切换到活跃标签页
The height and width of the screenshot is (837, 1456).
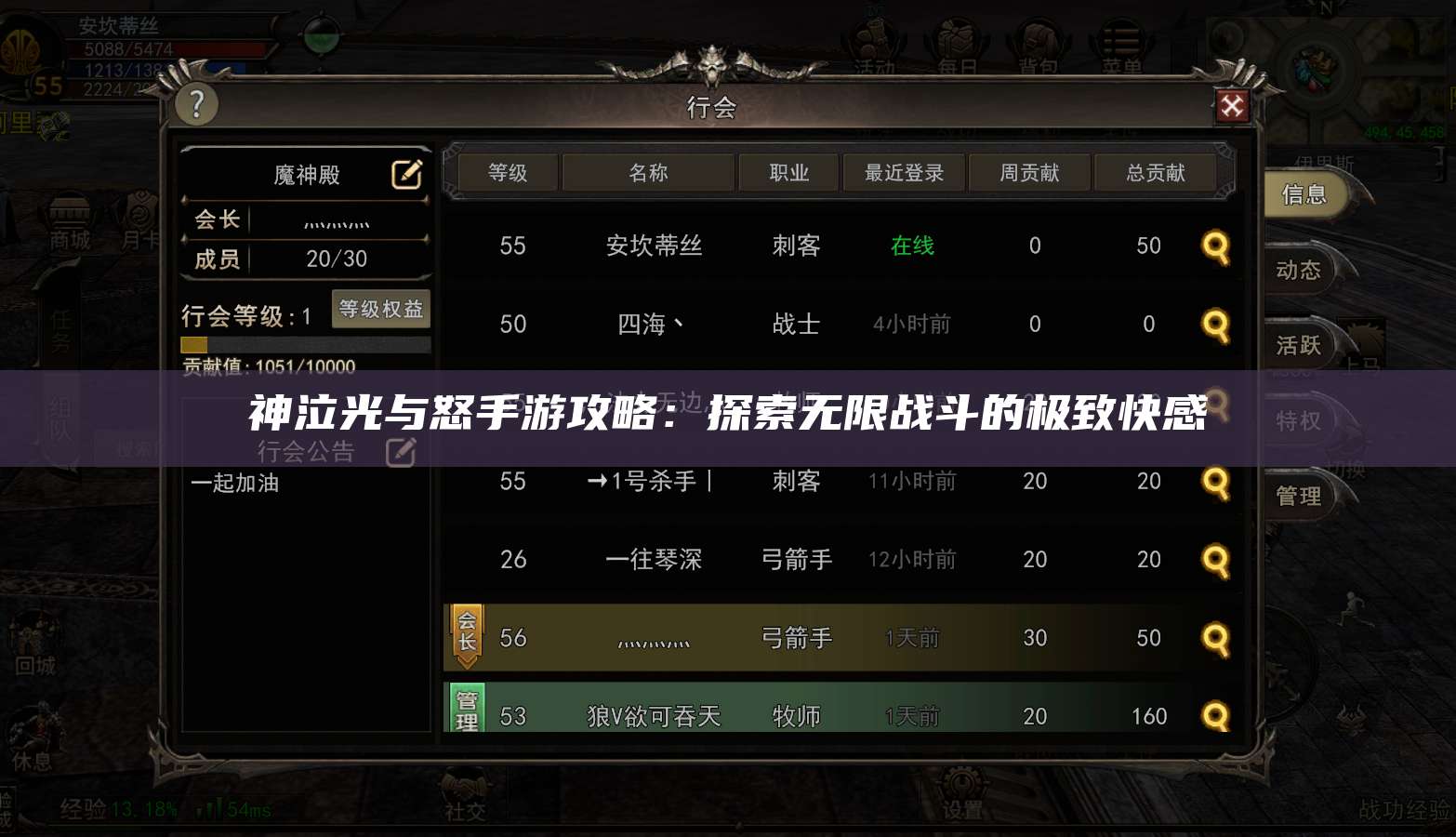pyautogui.click(x=1299, y=344)
